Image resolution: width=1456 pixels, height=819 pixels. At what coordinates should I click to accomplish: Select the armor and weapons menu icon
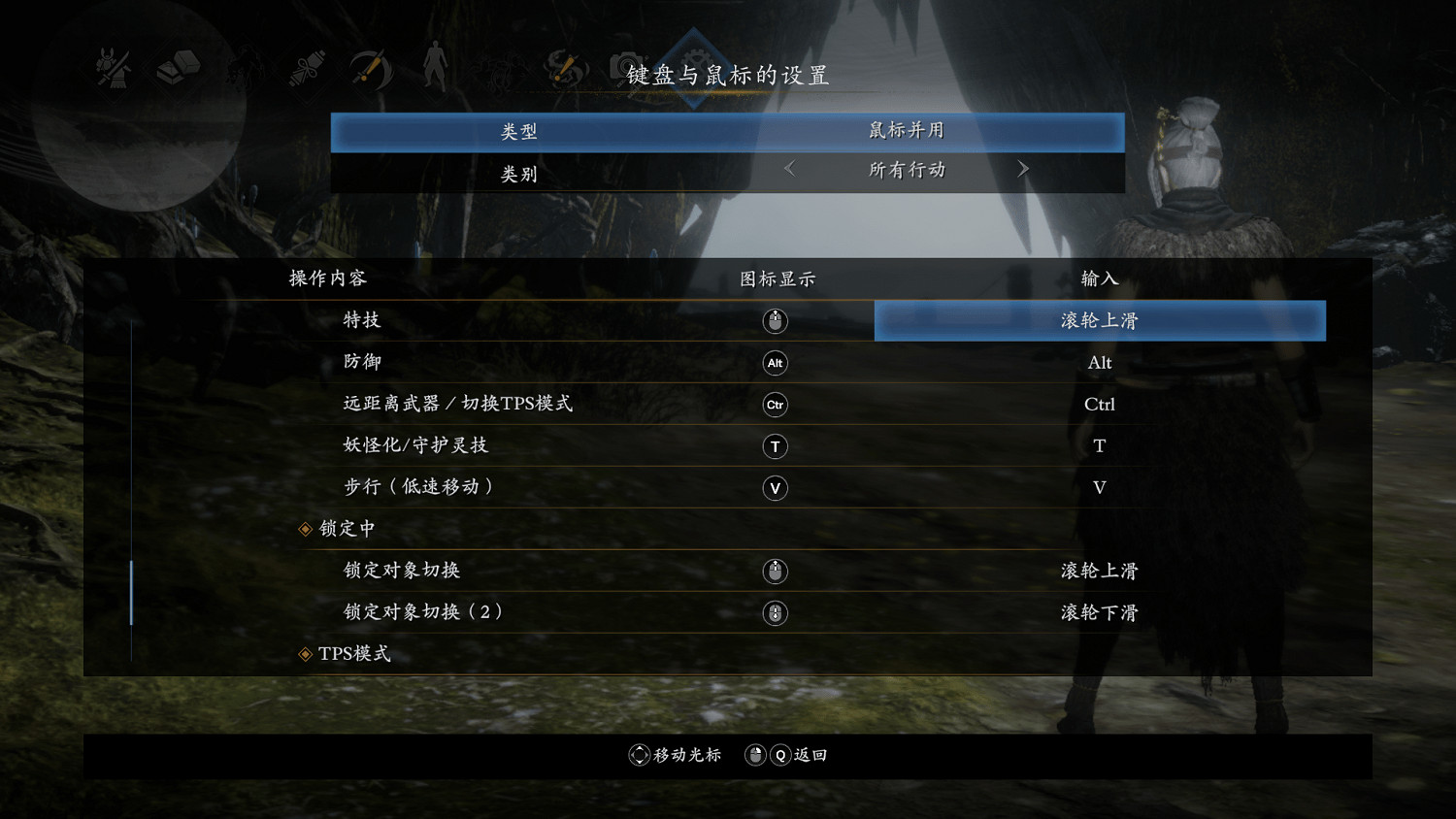pyautogui.click(x=110, y=68)
